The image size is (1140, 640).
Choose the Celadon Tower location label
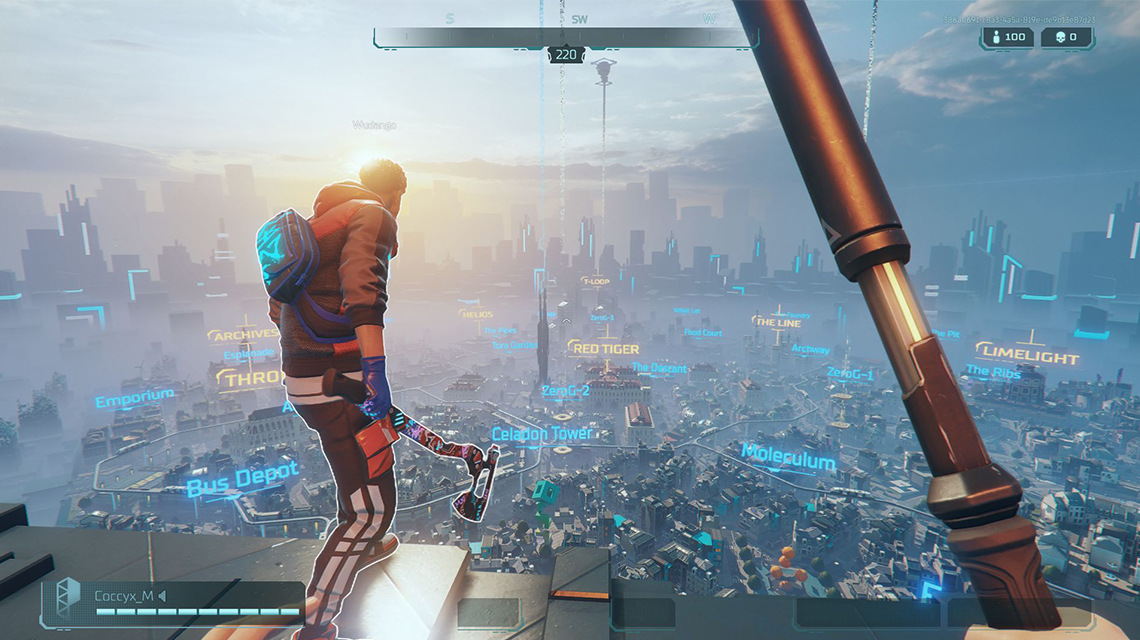(541, 434)
